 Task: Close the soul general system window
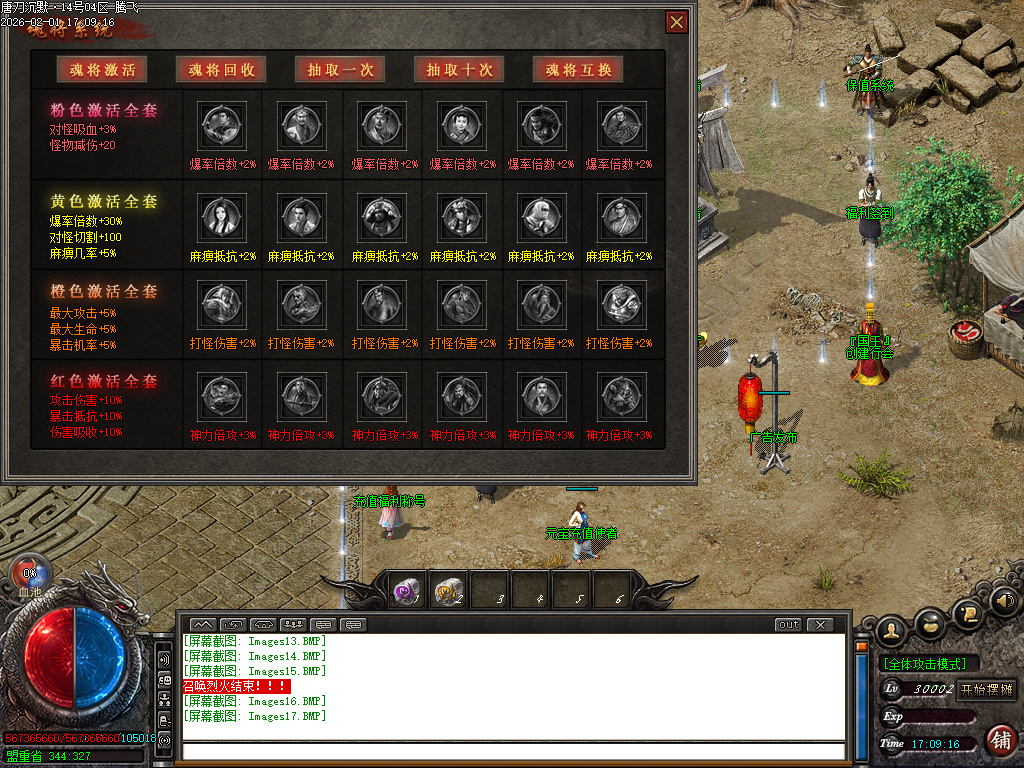677,22
